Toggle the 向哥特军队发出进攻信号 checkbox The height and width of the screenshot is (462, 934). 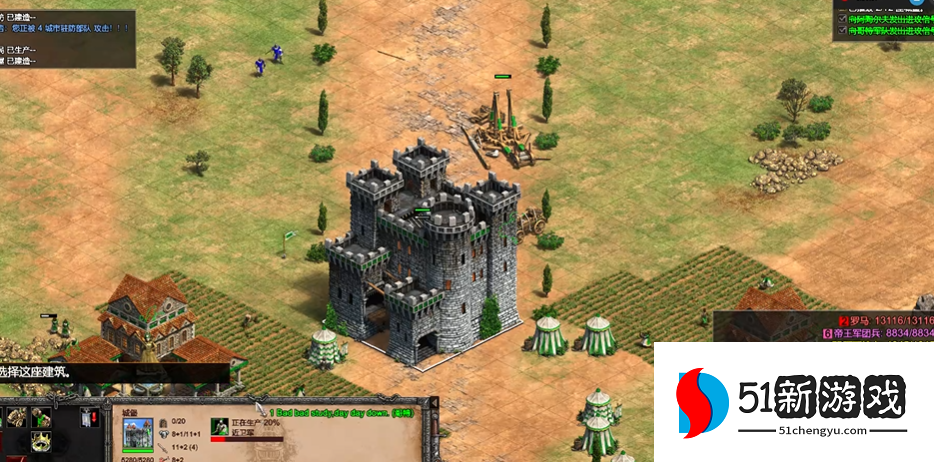(x=842, y=31)
